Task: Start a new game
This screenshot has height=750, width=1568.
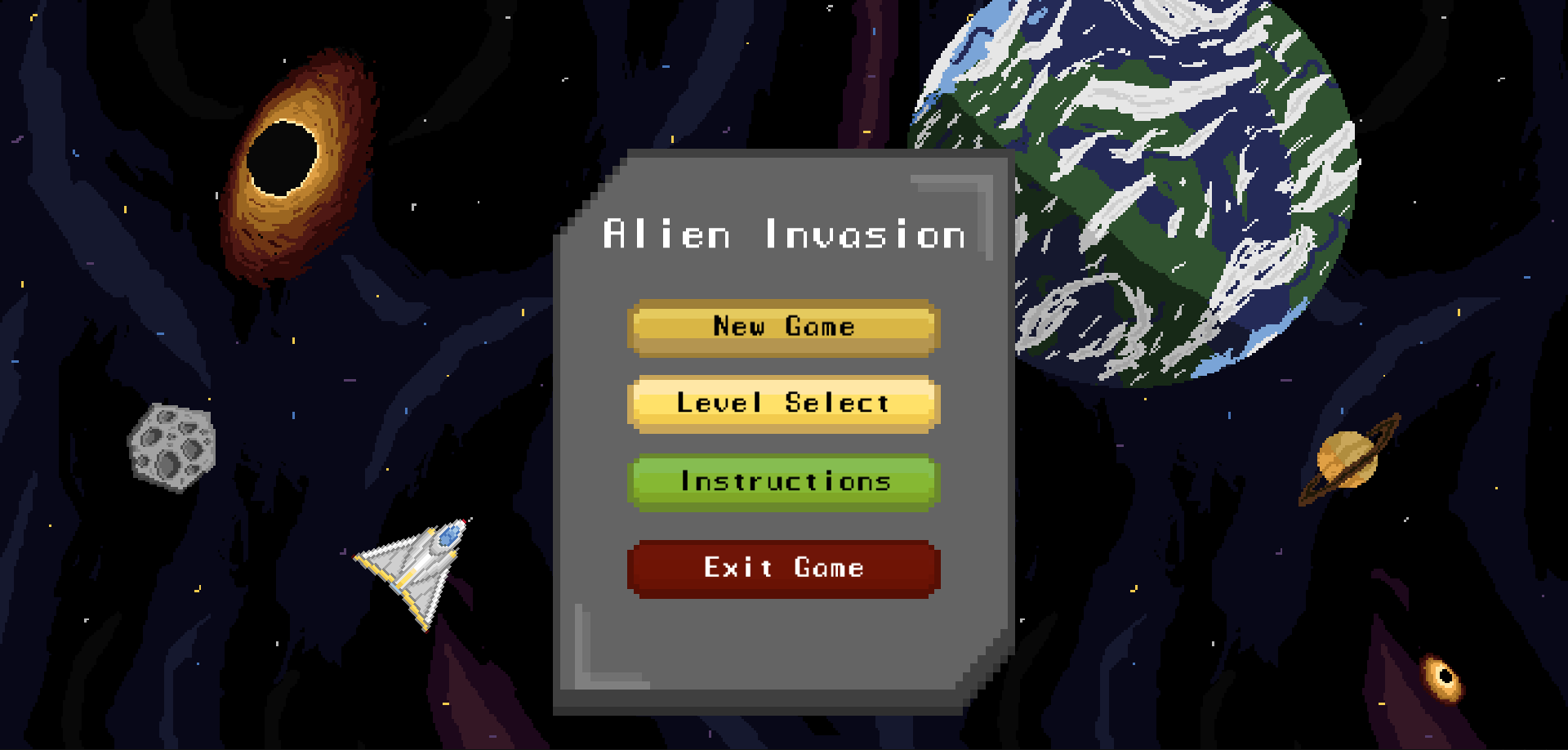Action: [x=782, y=326]
